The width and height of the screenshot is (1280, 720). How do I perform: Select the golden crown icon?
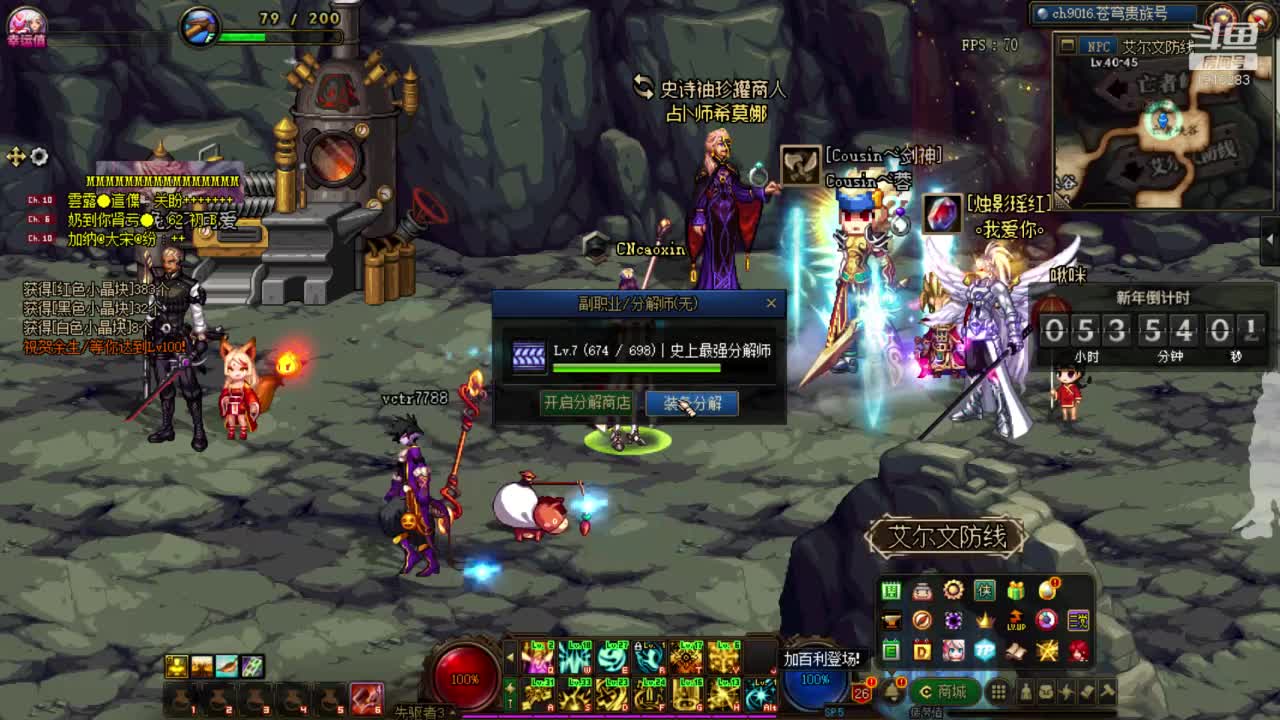[x=985, y=621]
